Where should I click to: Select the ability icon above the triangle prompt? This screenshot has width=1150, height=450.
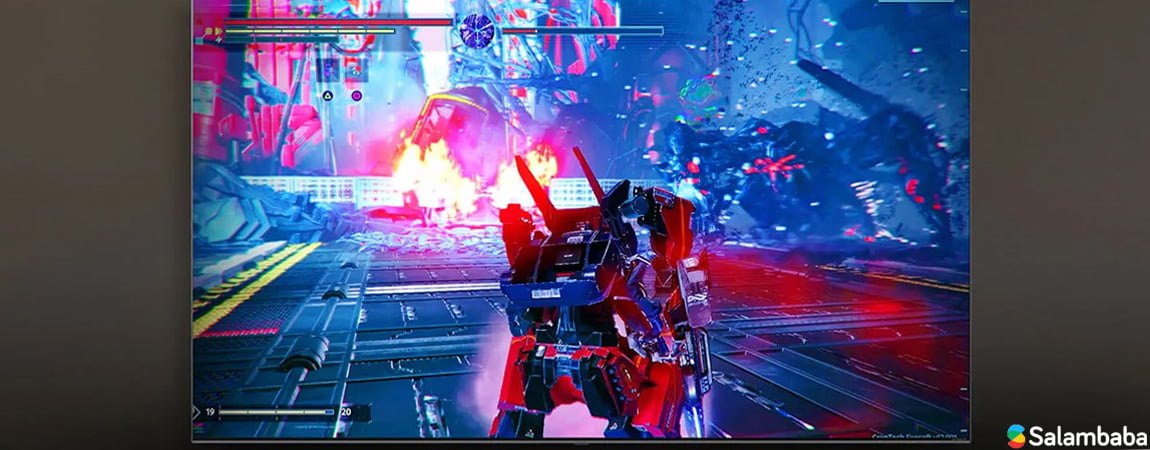point(327,70)
